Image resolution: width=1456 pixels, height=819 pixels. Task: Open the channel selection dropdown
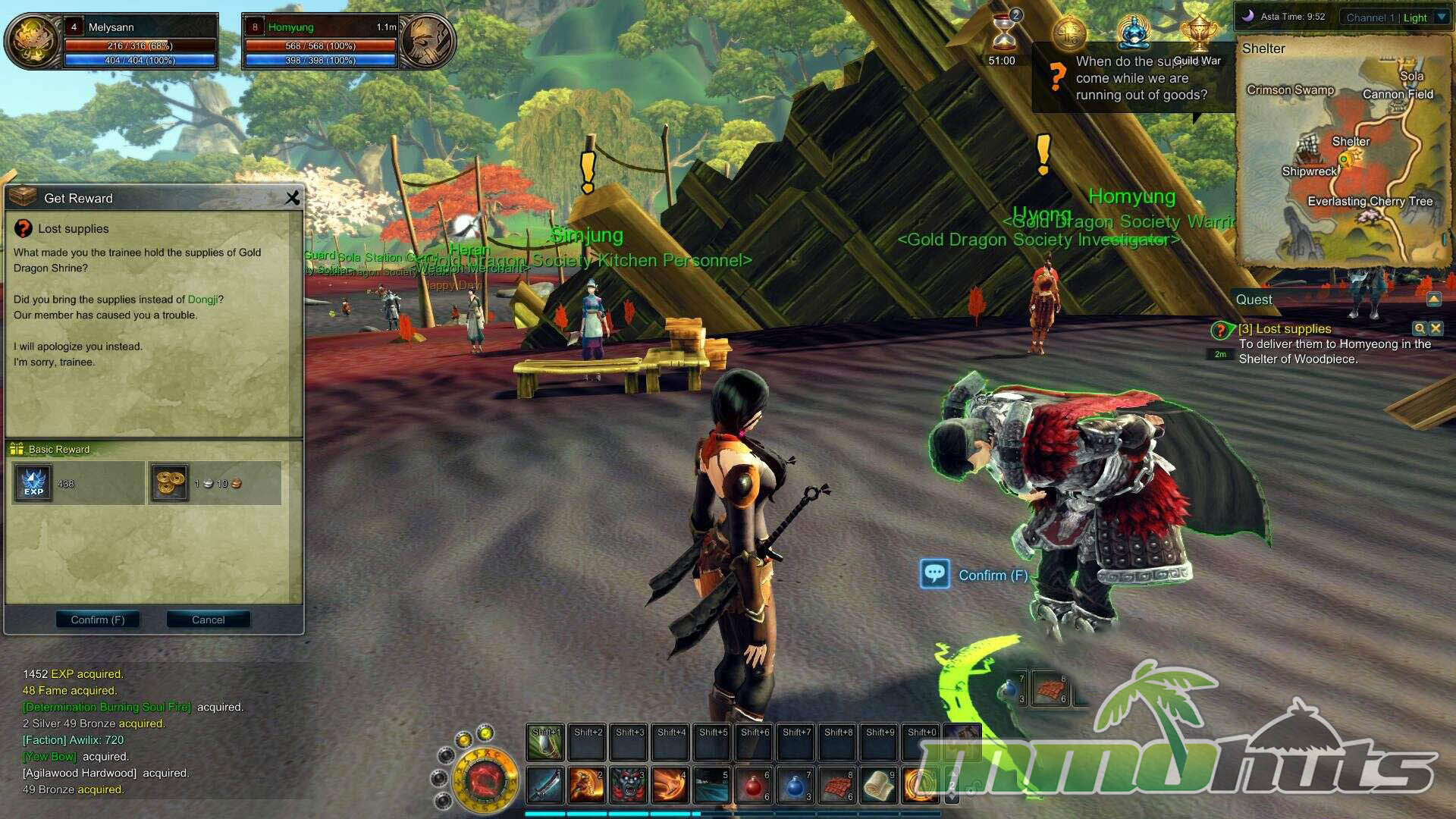1442,17
